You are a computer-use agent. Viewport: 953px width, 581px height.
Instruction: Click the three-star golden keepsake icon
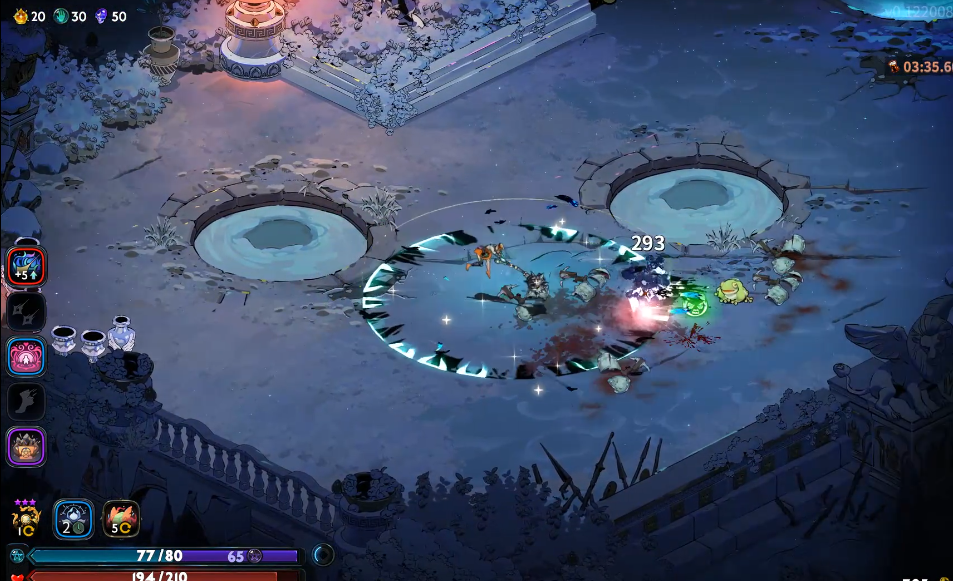pyautogui.click(x=25, y=518)
